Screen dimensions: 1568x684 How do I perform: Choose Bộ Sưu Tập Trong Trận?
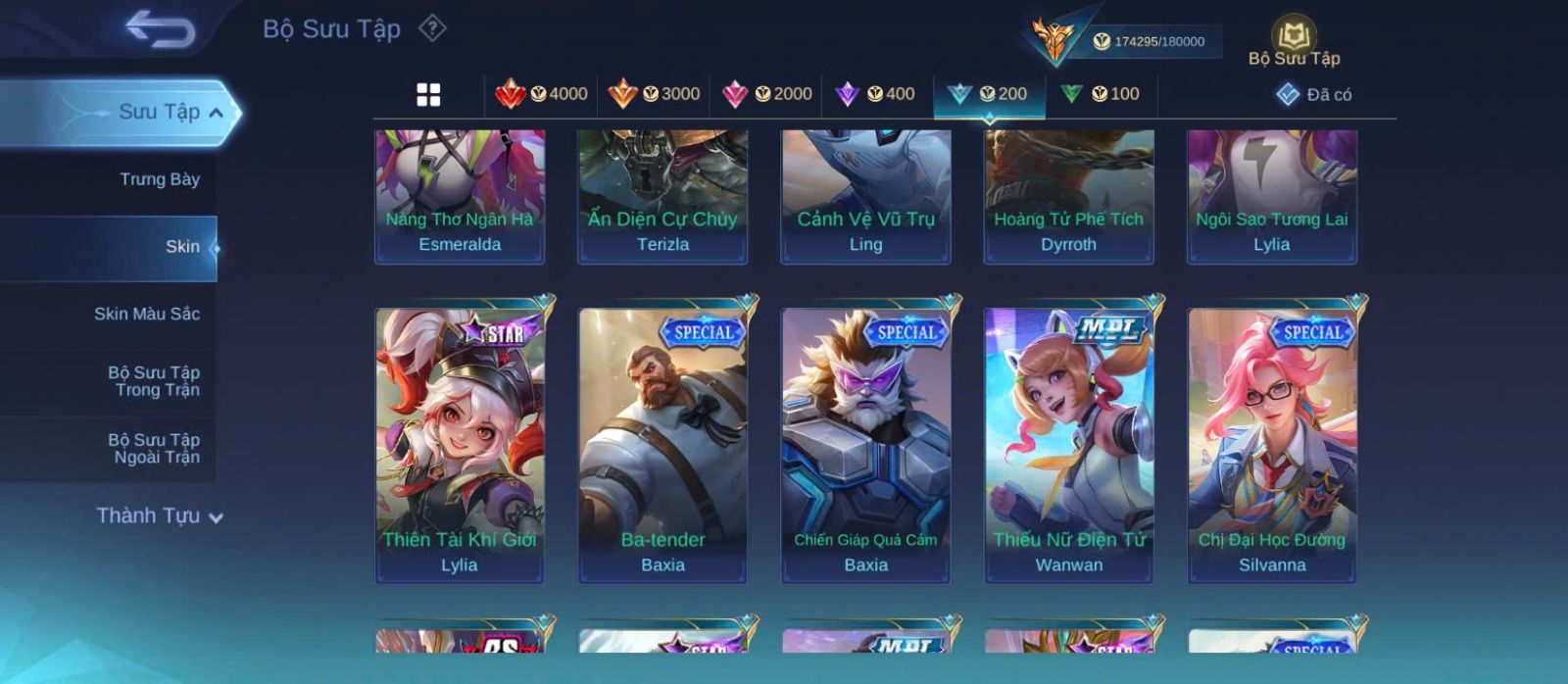(154, 381)
